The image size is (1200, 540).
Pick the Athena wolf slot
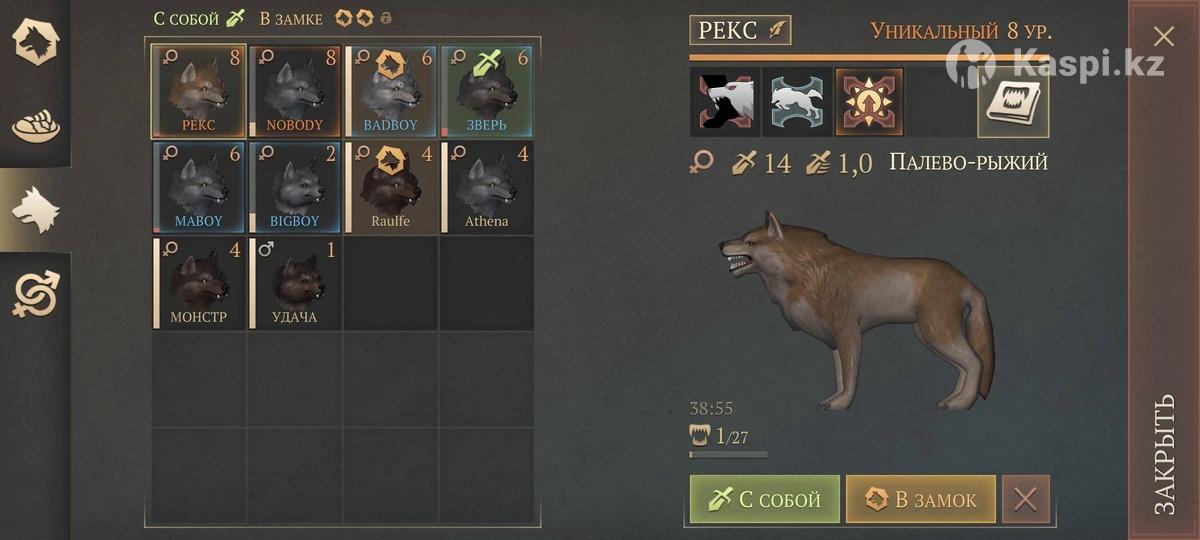tap(486, 186)
